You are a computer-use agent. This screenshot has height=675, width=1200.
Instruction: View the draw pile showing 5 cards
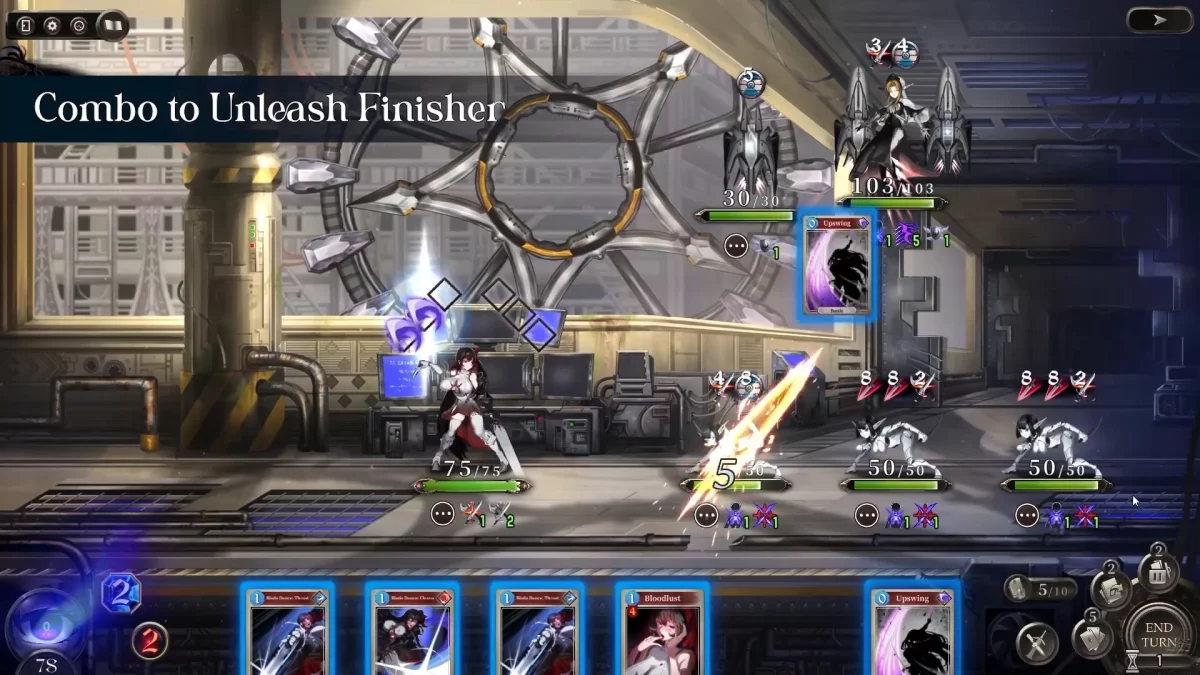tap(1090, 635)
